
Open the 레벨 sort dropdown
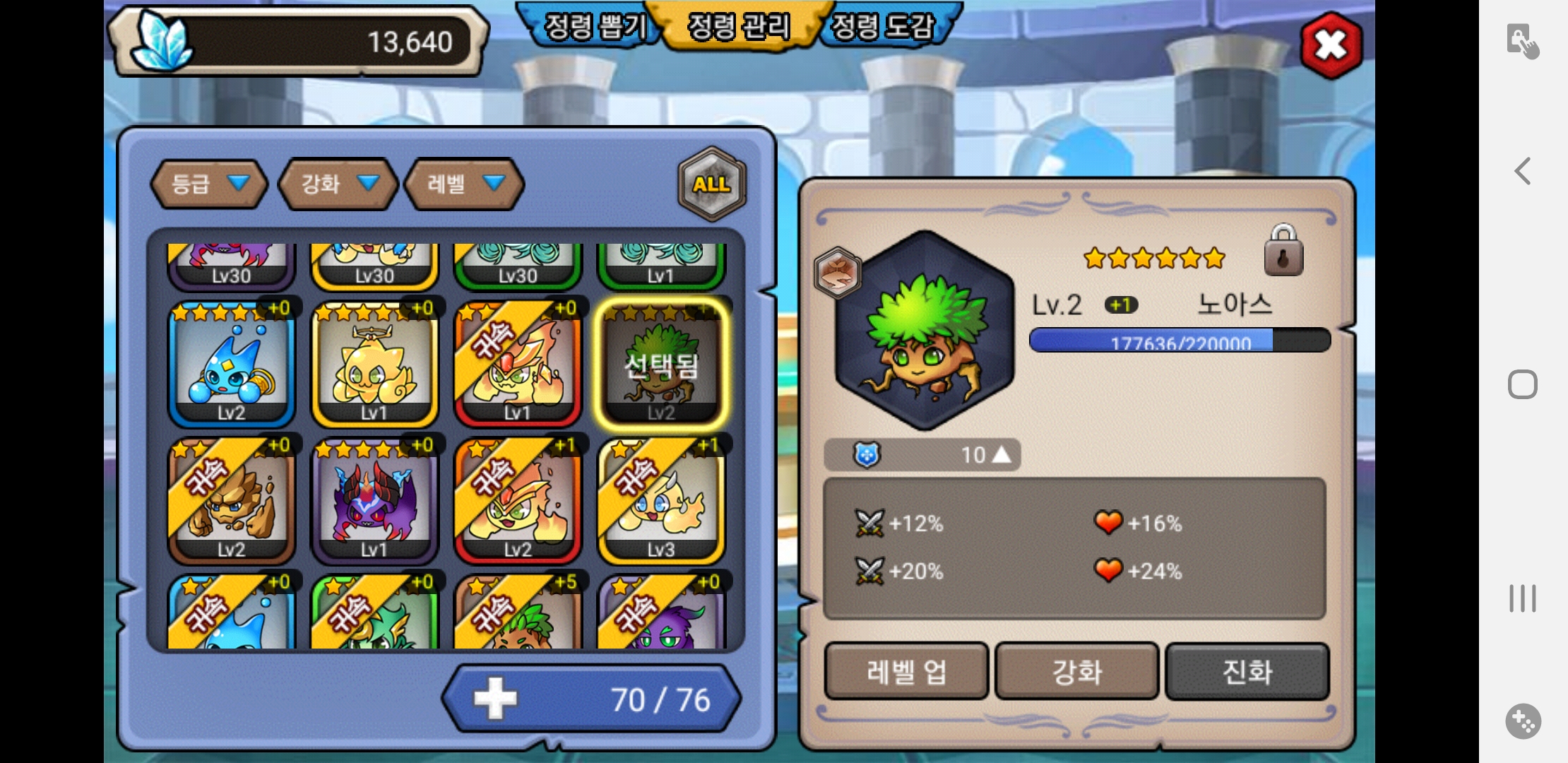pyautogui.click(x=464, y=184)
